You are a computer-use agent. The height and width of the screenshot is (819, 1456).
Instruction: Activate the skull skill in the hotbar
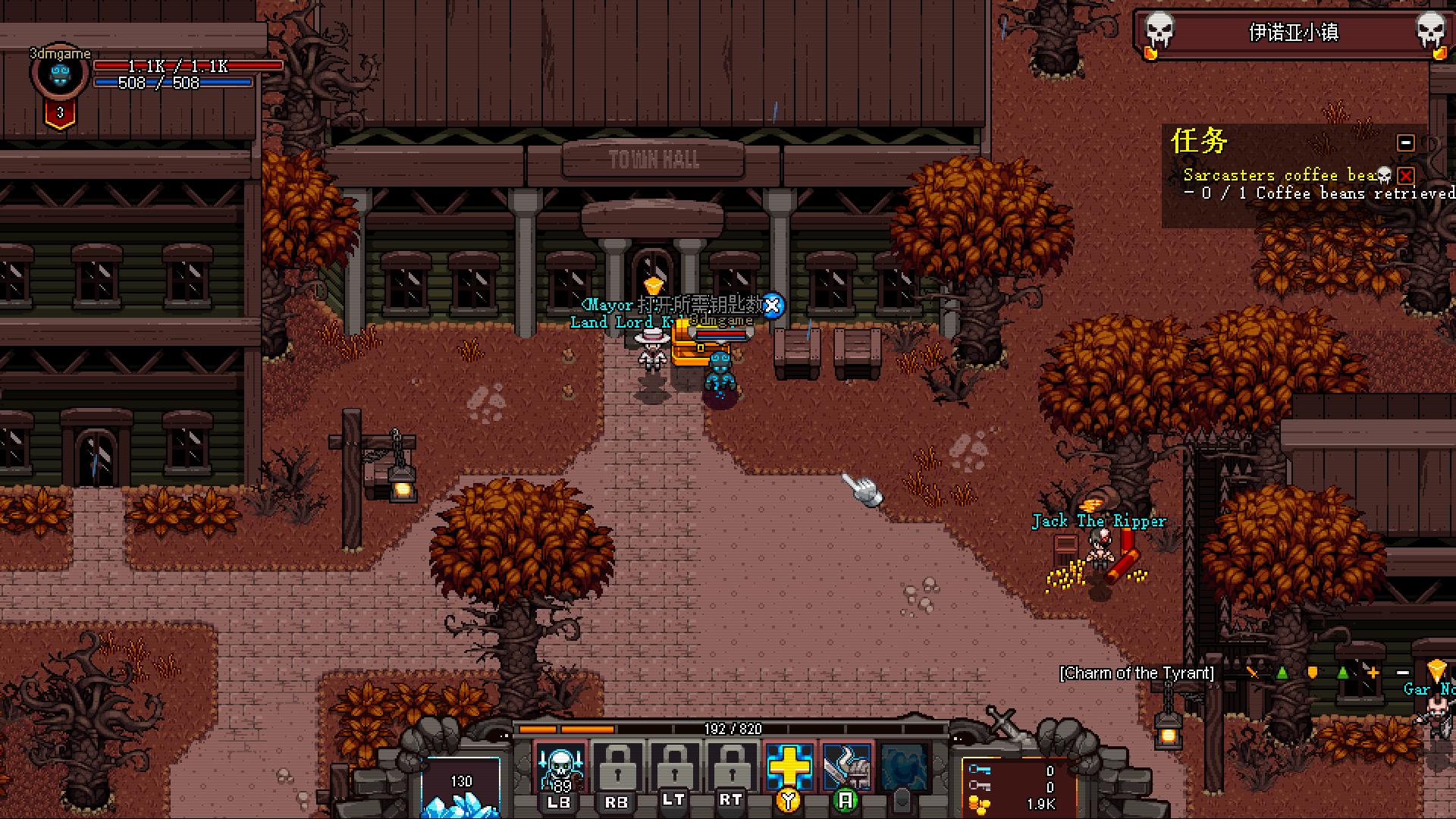coord(560,768)
